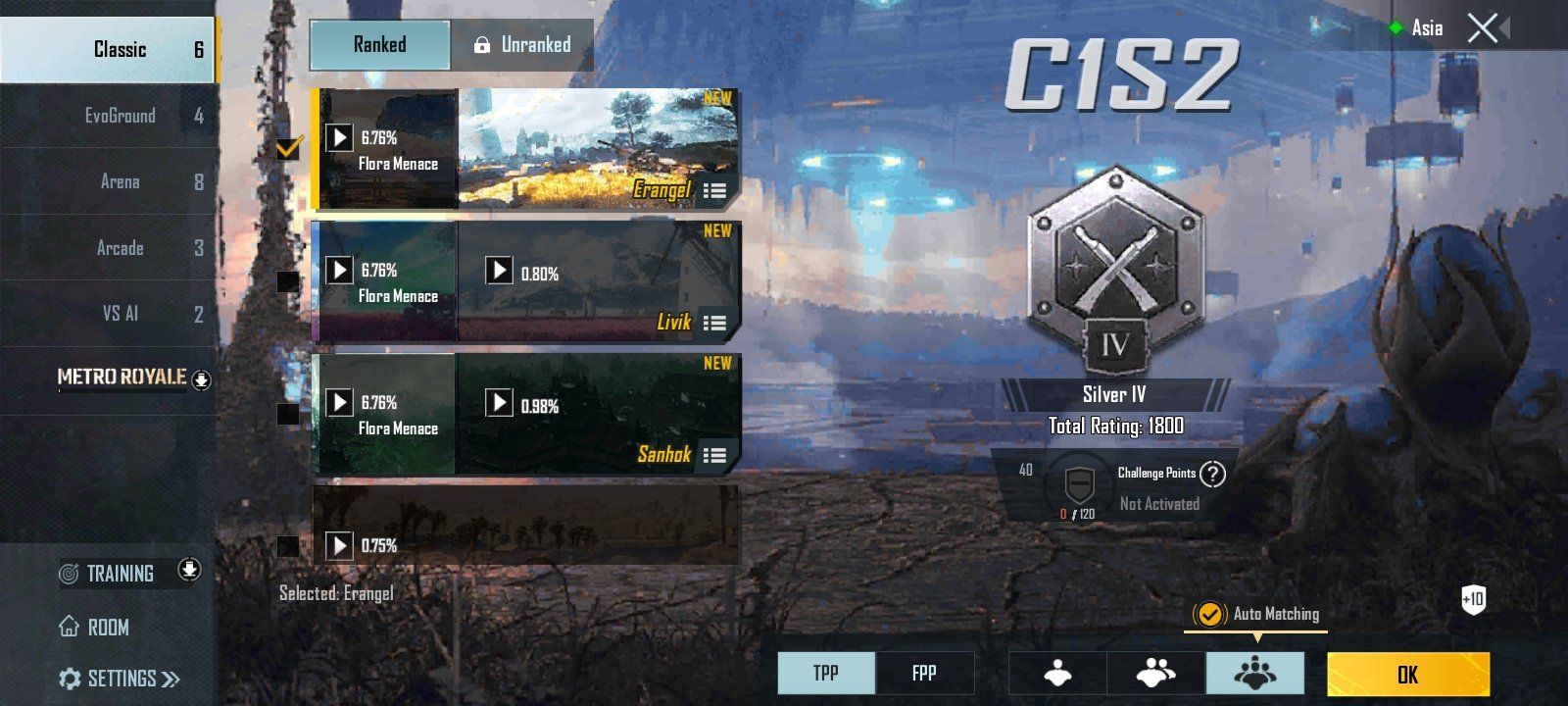The width and height of the screenshot is (1568, 706).
Task: Show Challenge Points help info
Action: 1212,475
